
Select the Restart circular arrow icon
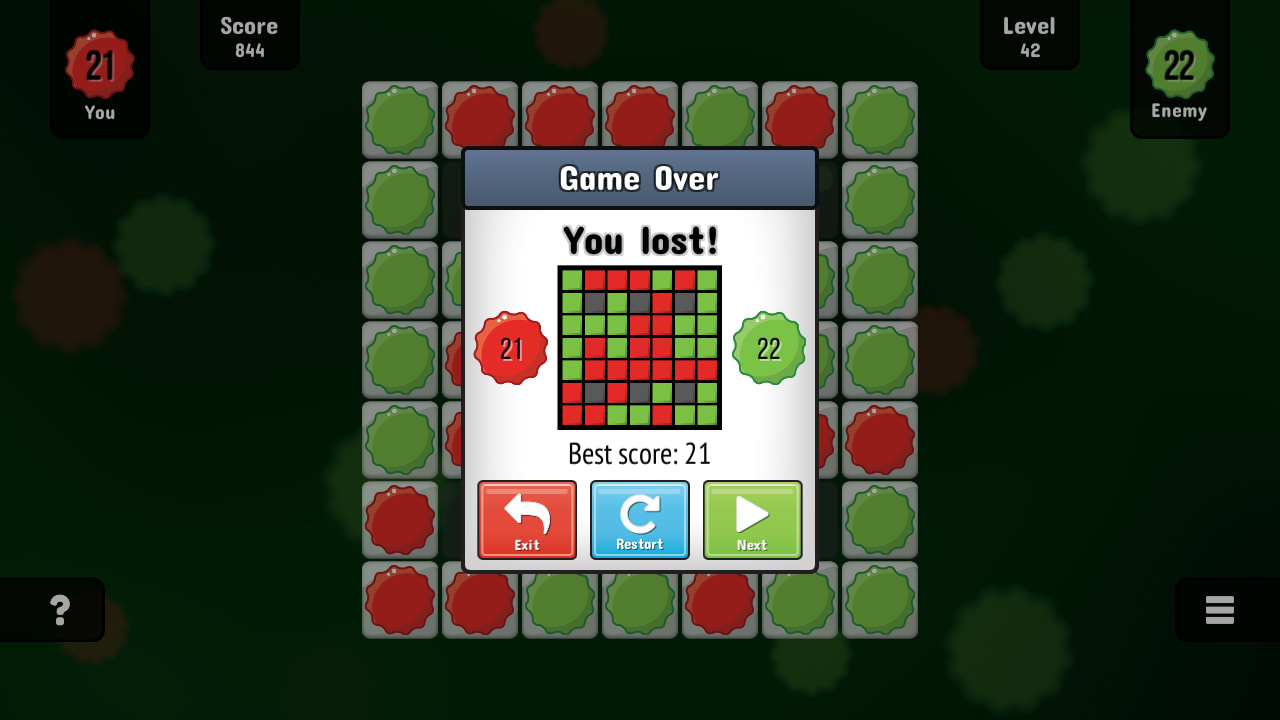click(x=639, y=512)
